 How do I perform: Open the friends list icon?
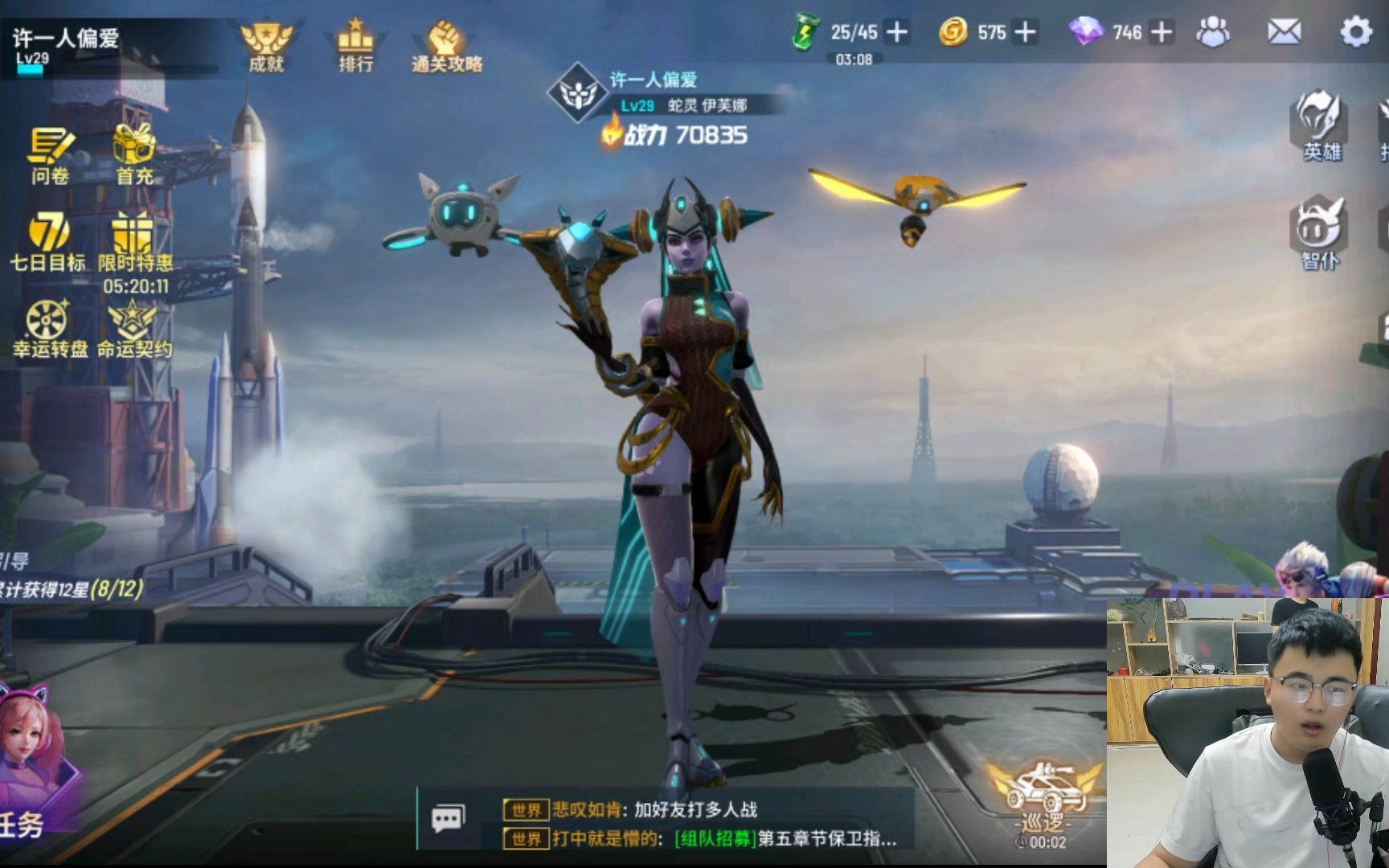(x=1212, y=32)
